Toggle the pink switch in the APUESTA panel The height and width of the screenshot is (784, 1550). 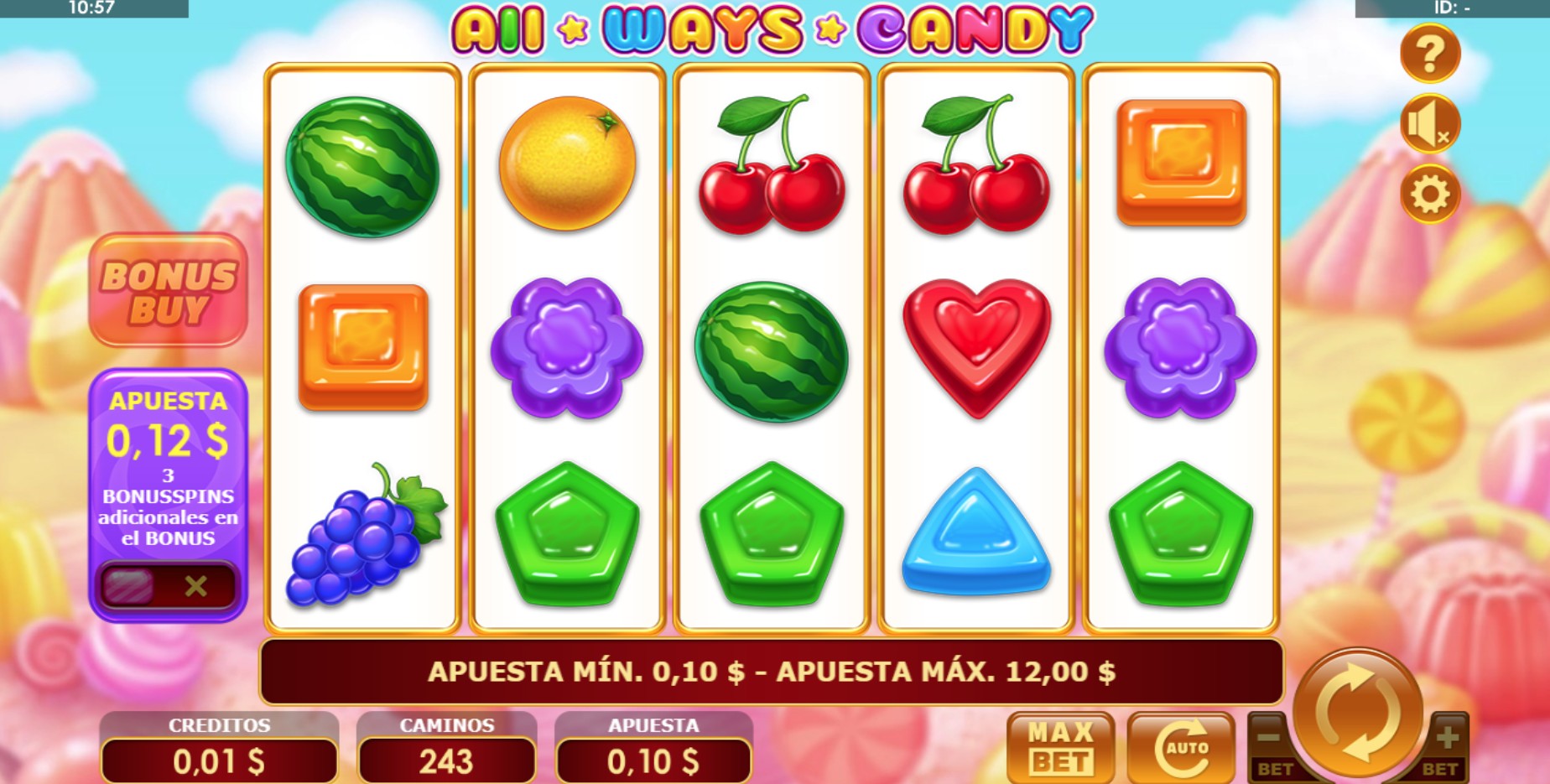[x=127, y=588]
